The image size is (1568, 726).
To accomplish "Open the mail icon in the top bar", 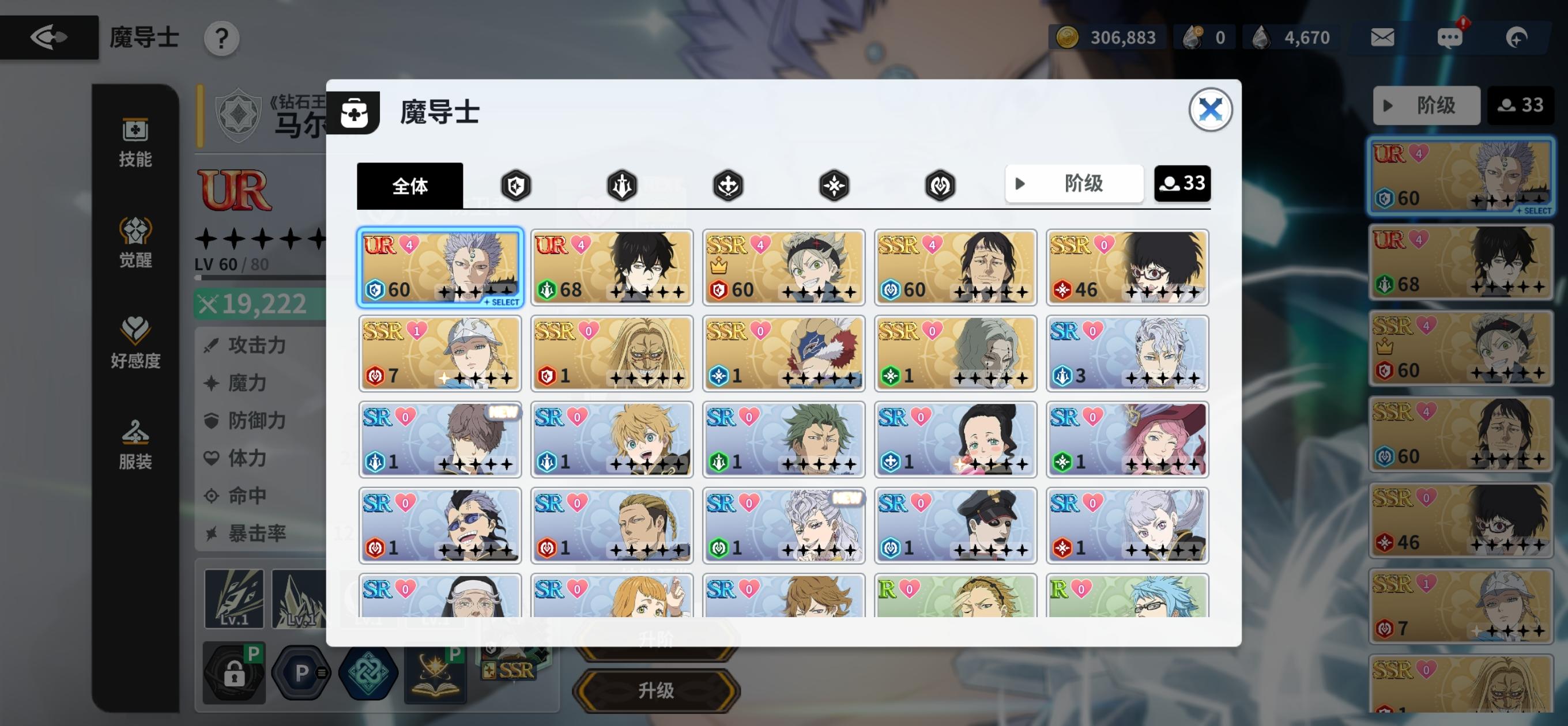I will point(1382,37).
